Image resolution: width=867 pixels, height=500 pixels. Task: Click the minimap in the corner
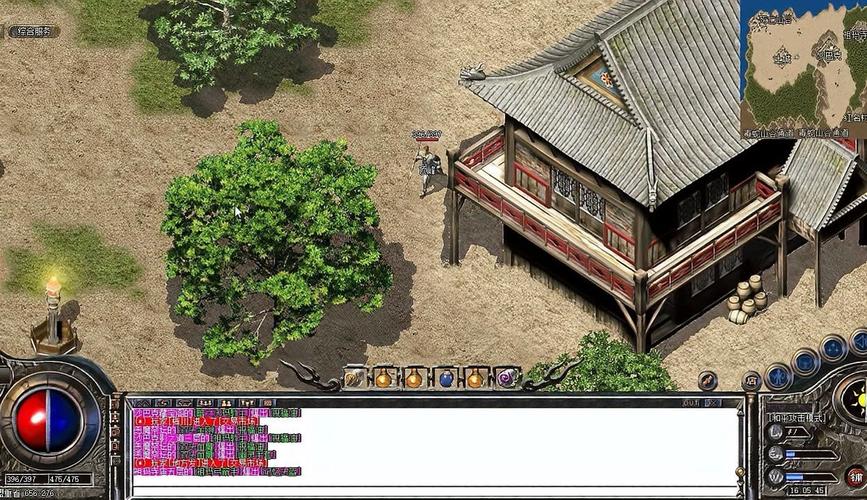pyautogui.click(x=803, y=68)
